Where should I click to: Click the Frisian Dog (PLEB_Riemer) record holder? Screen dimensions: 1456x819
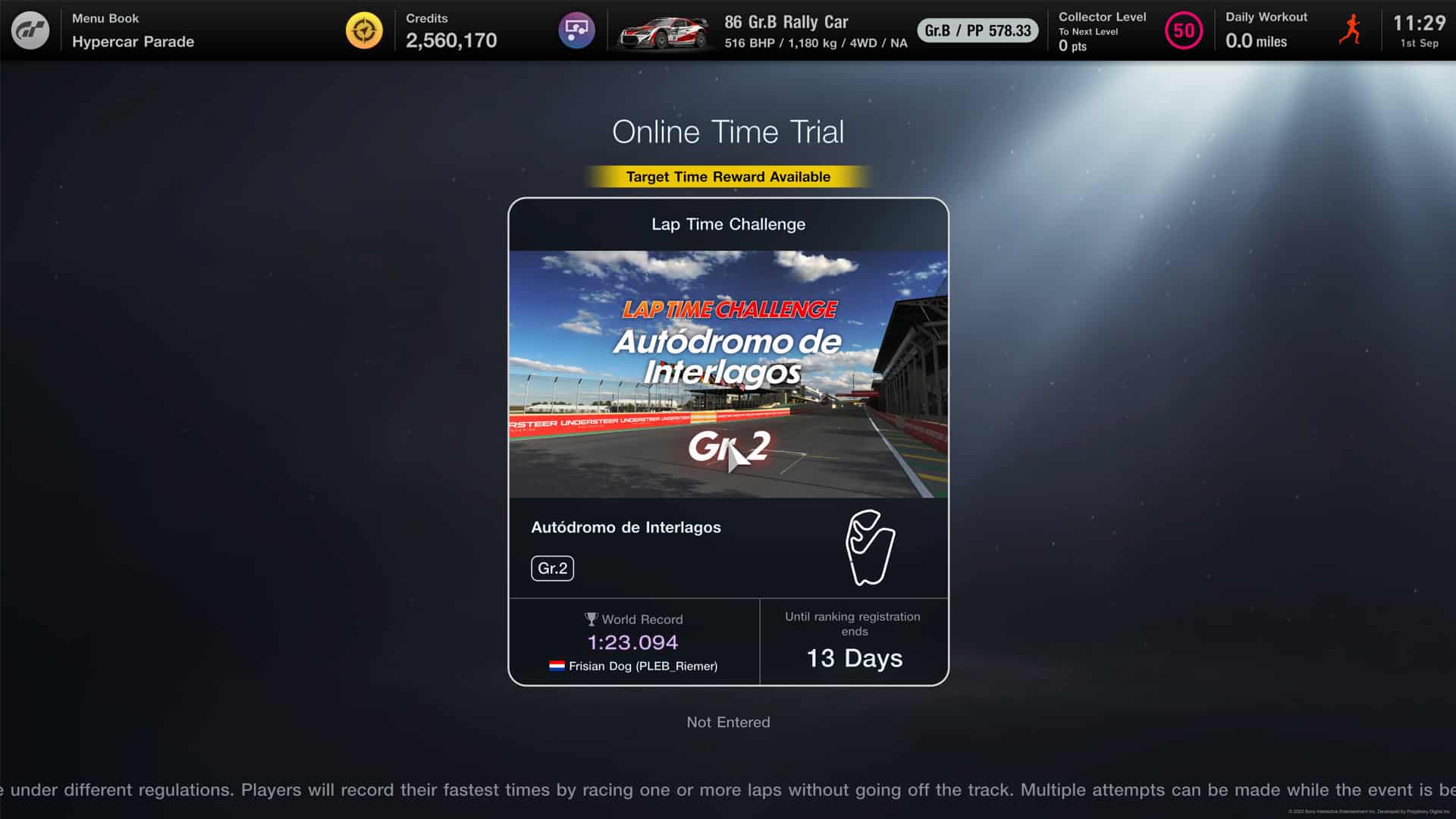click(x=642, y=666)
